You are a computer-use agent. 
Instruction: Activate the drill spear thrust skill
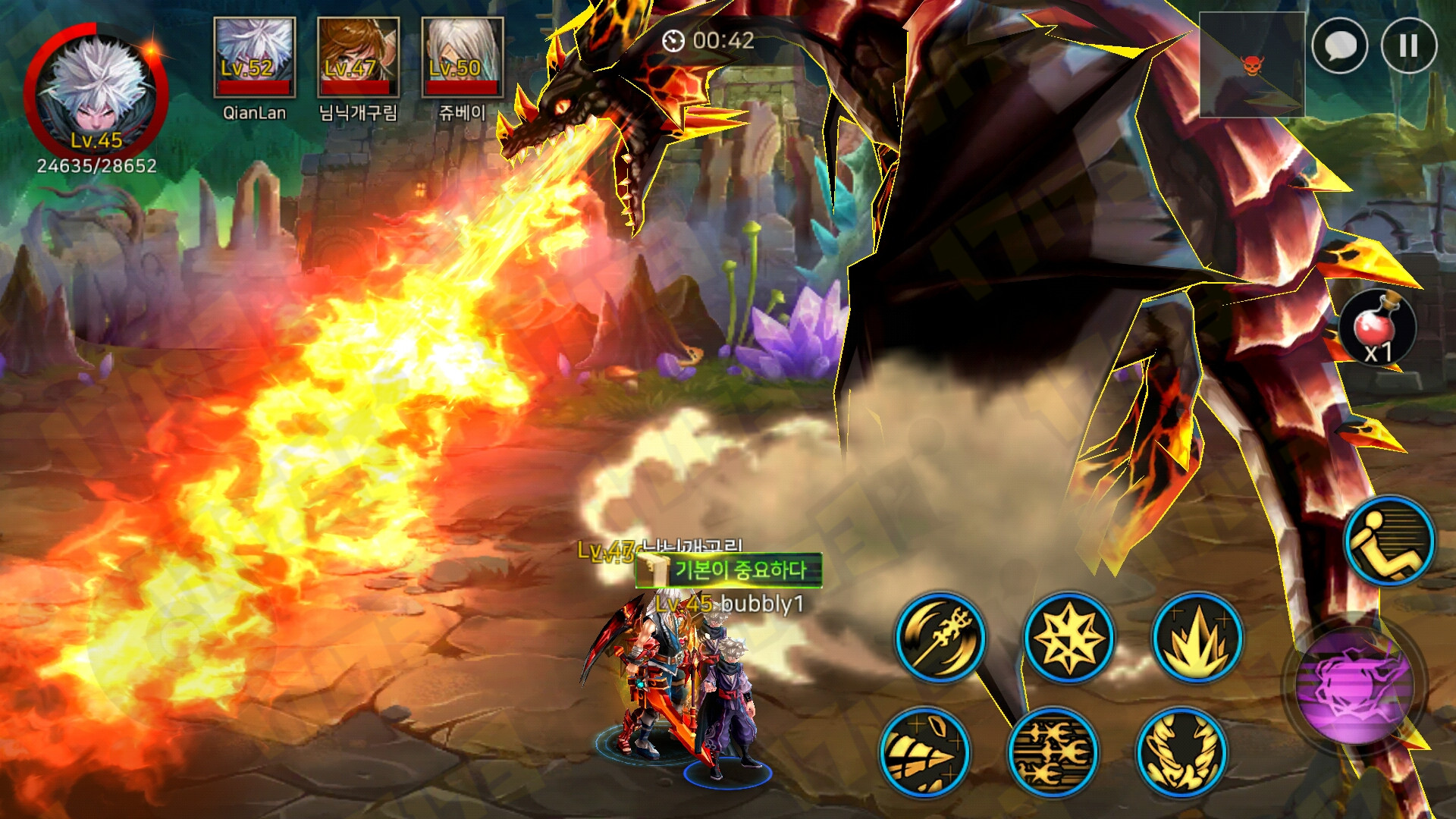click(925, 752)
